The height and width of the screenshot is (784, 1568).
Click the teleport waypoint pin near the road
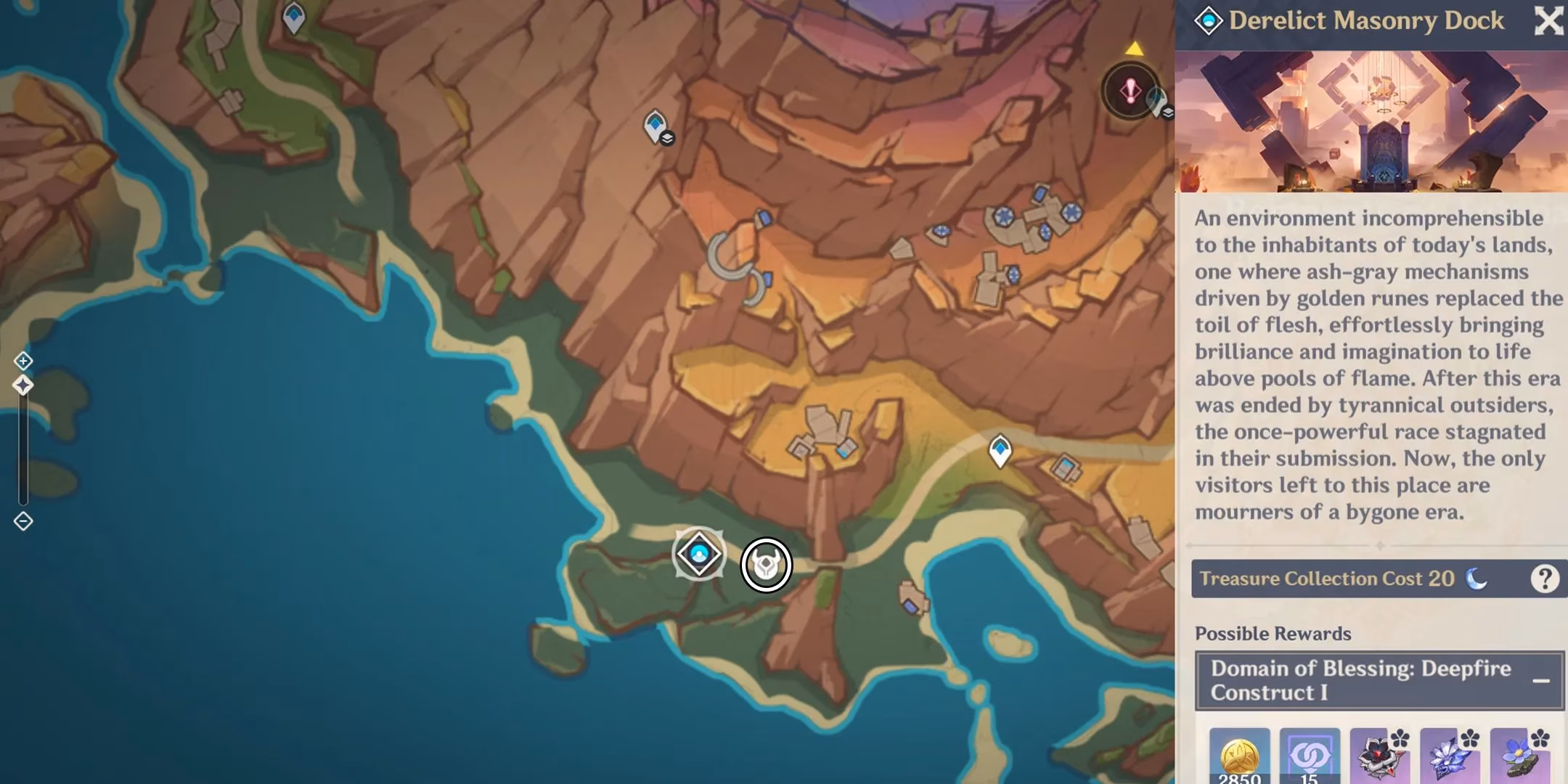click(1000, 450)
